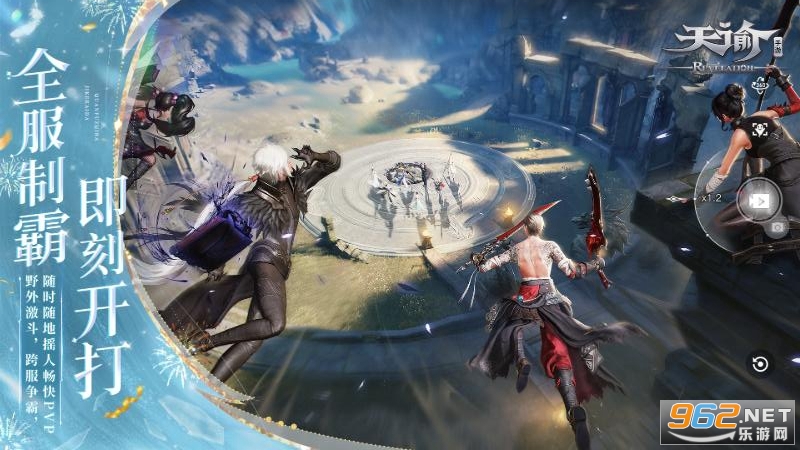Tap the video record shutter button
800x450 pixels.
click(756, 199)
